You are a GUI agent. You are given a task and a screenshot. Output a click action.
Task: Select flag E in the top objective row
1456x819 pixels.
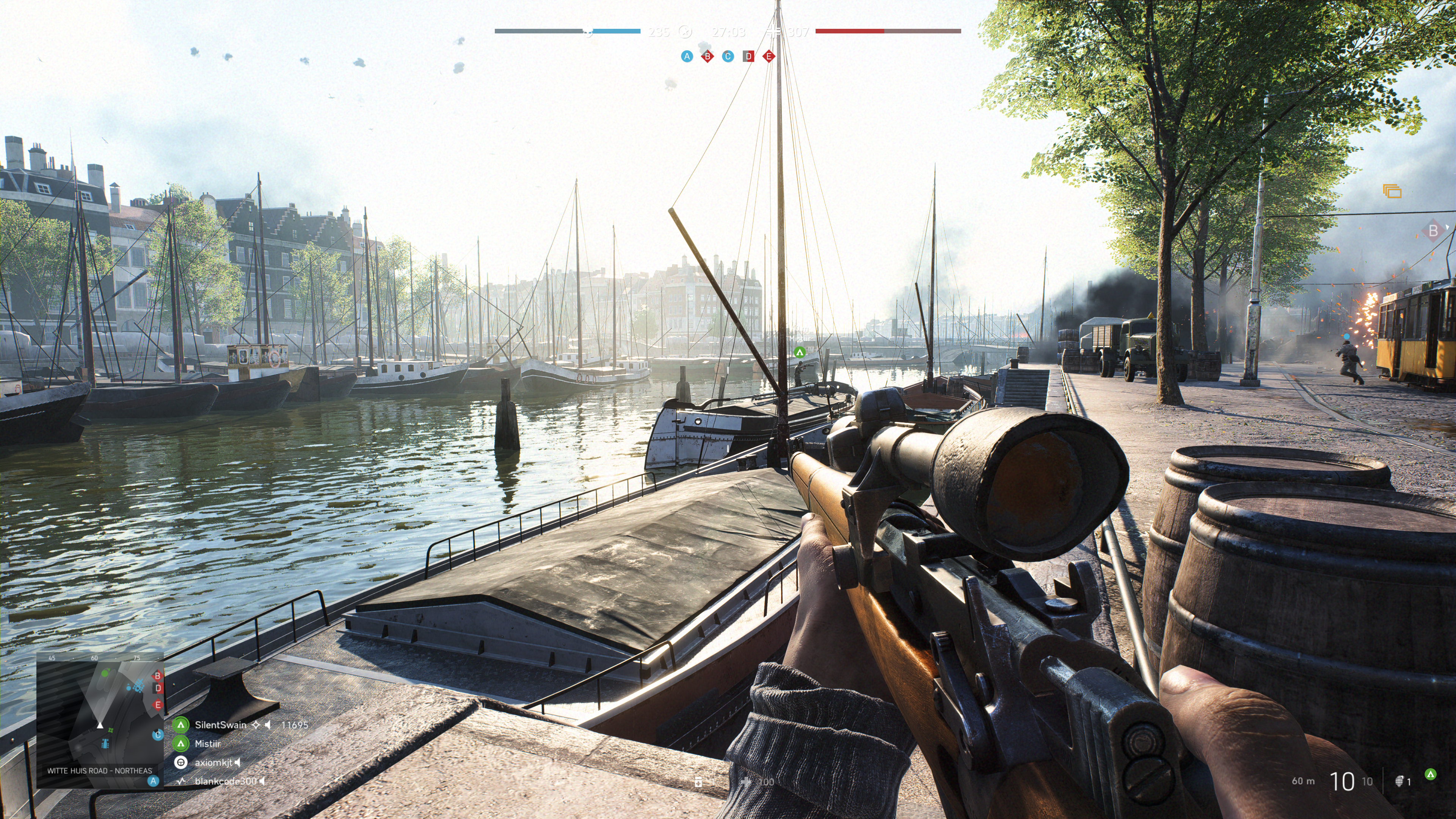pos(769,56)
